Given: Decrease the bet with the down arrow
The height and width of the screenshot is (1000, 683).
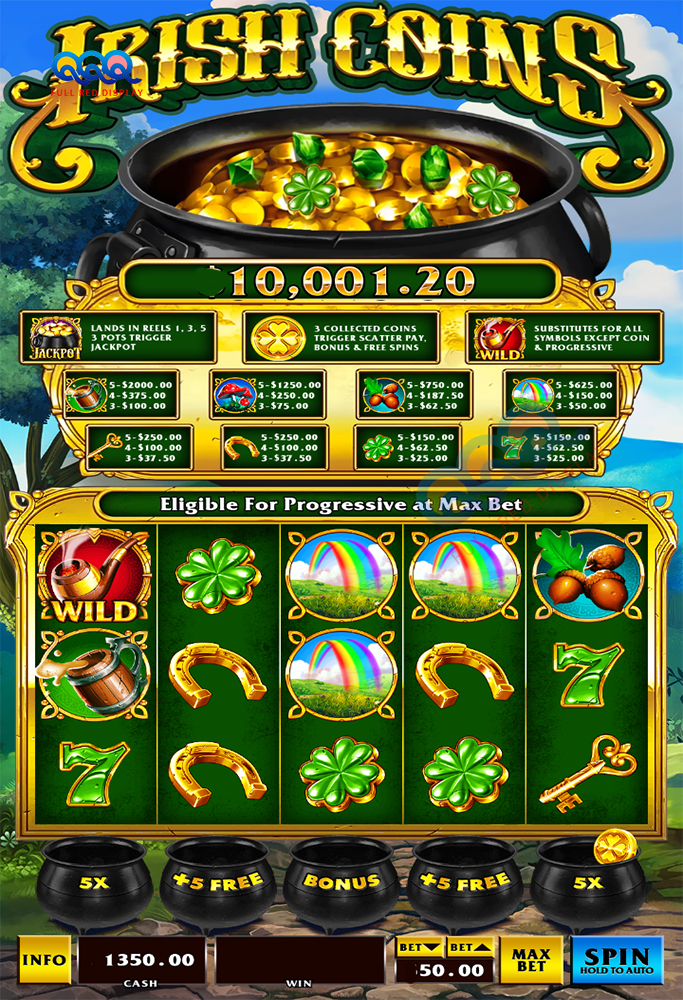Looking at the screenshot, I should [419, 947].
